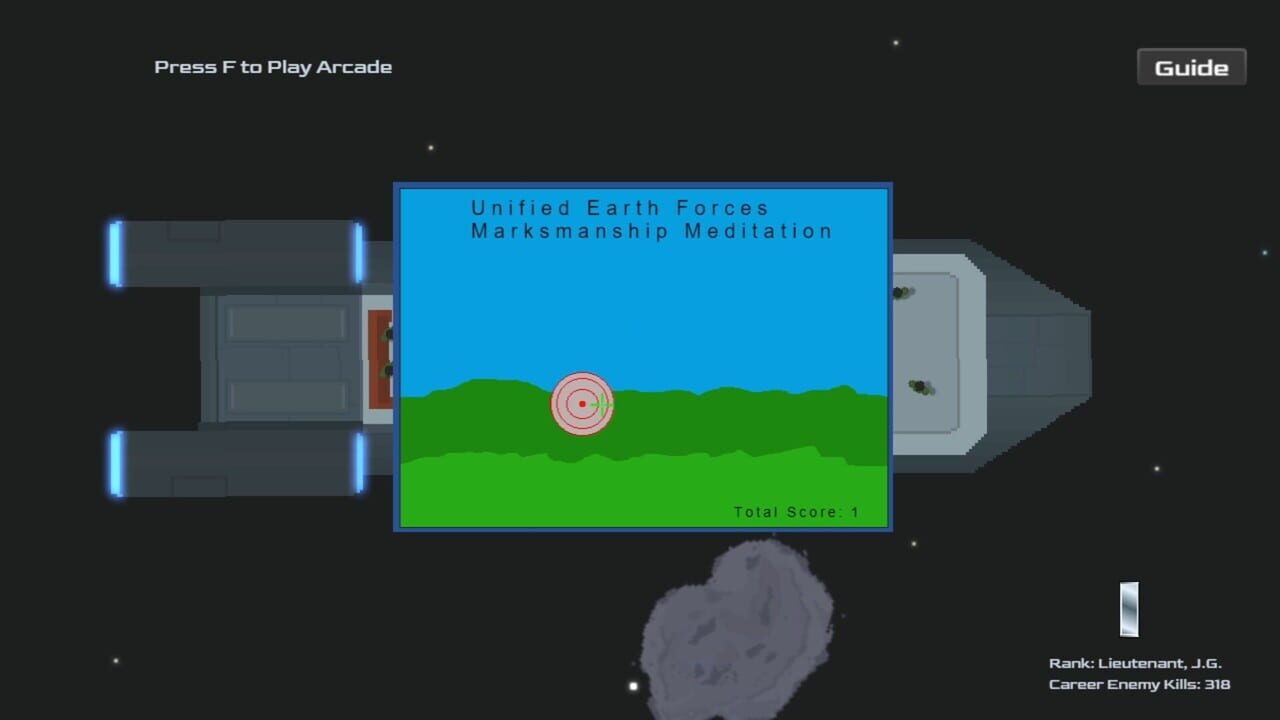The width and height of the screenshot is (1280, 720).
Task: Click the Lieutenant rank insignia icon
Action: pyautogui.click(x=1127, y=610)
